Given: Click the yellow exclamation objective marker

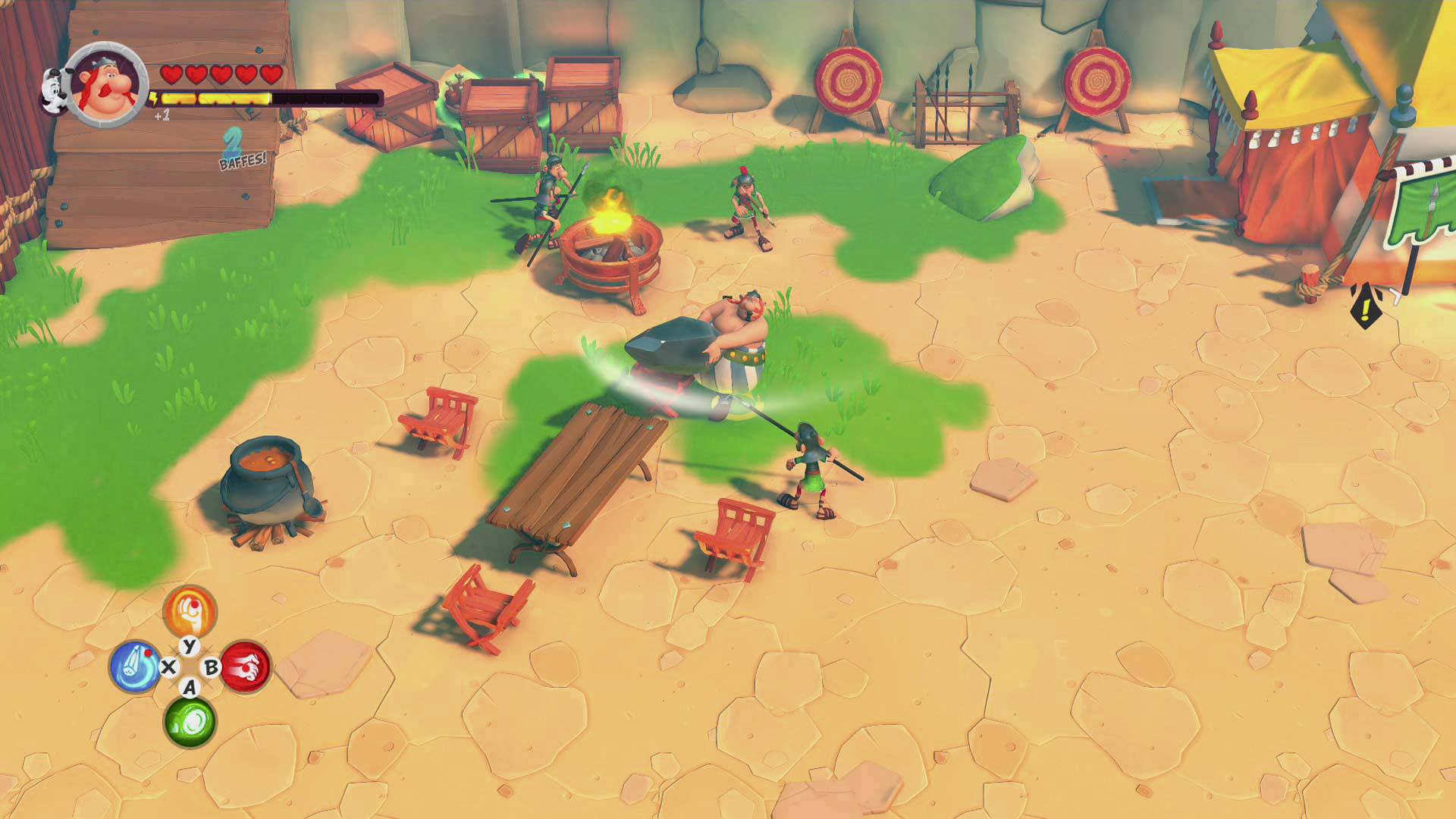Looking at the screenshot, I should (x=1366, y=306).
